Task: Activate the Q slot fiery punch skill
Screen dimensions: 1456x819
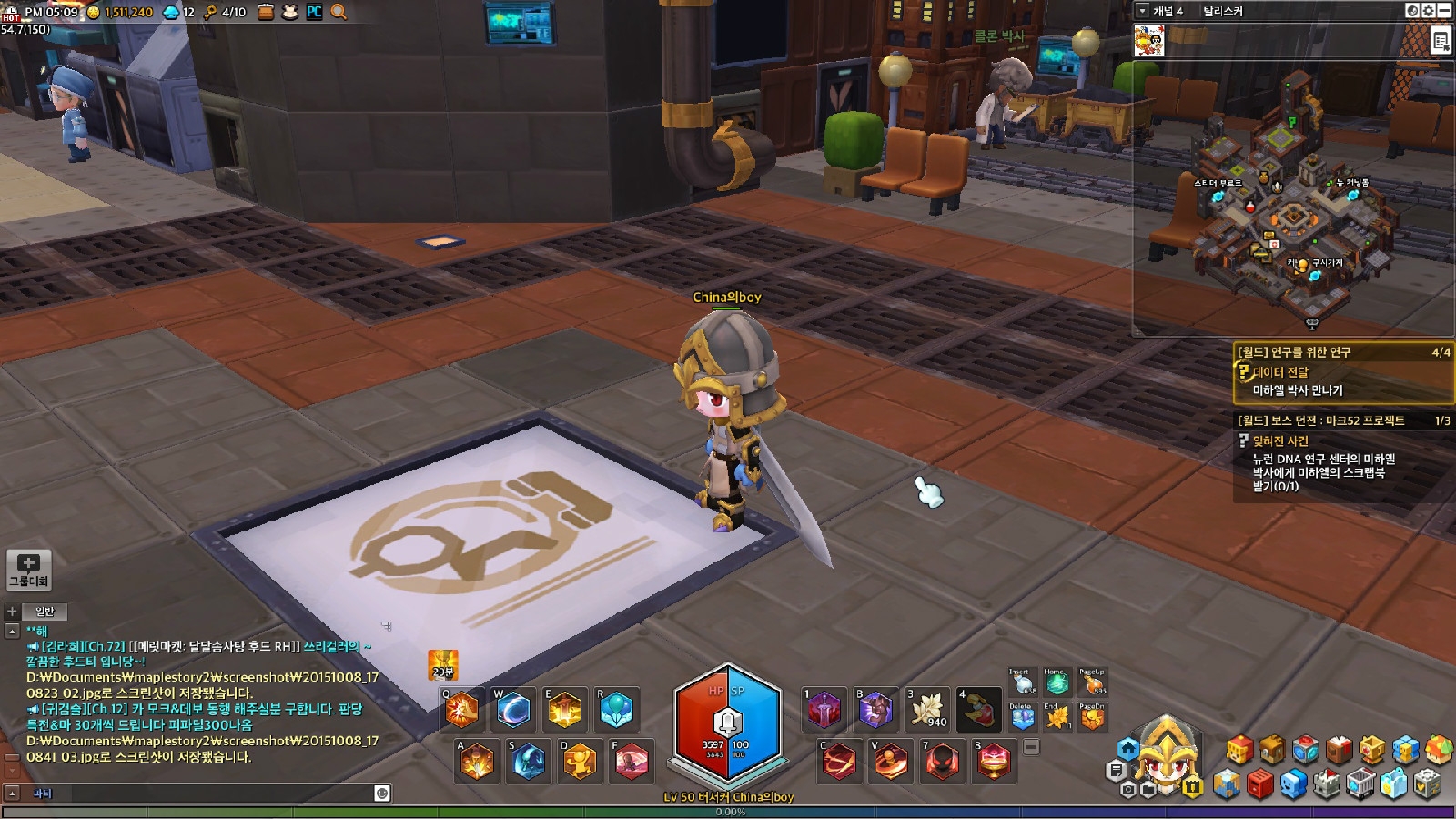Action: [x=461, y=710]
